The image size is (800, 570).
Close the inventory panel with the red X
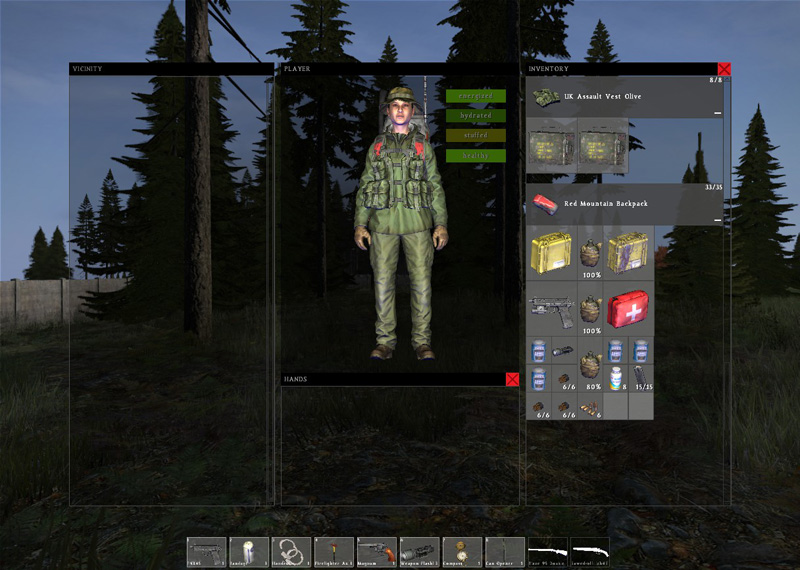(x=724, y=69)
